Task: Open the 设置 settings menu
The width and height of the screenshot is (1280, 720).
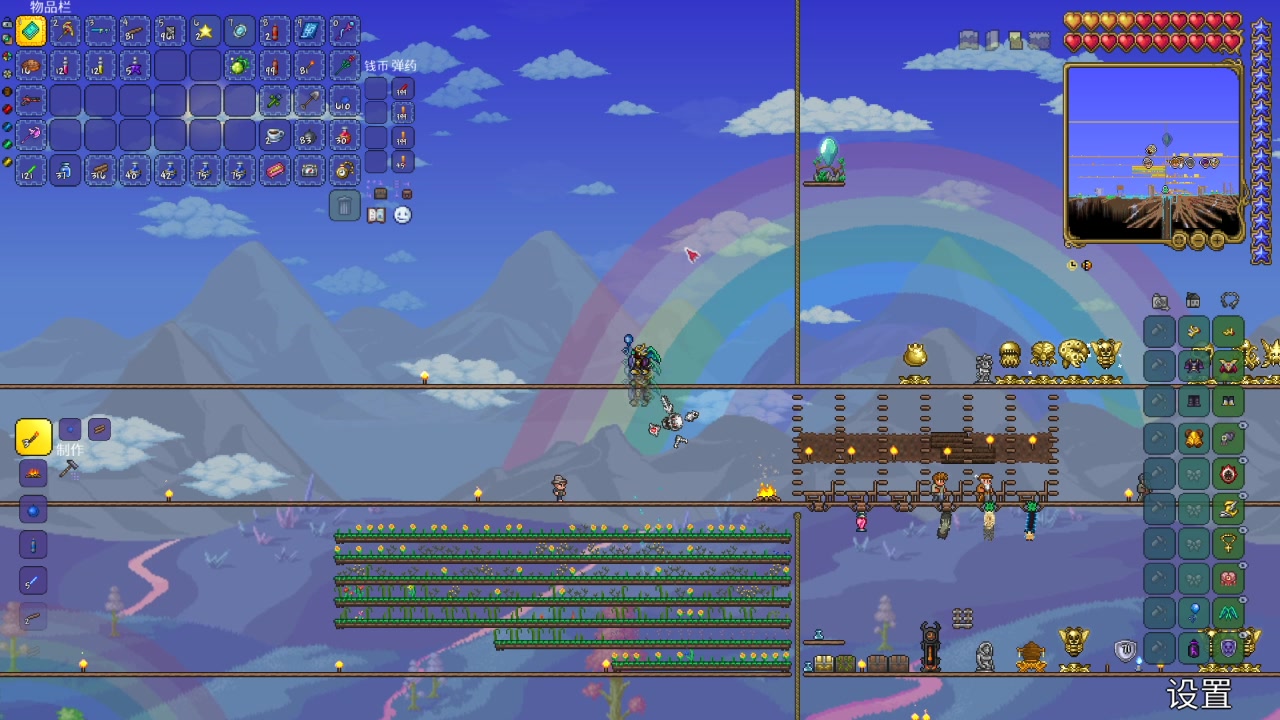Action: click(1198, 693)
